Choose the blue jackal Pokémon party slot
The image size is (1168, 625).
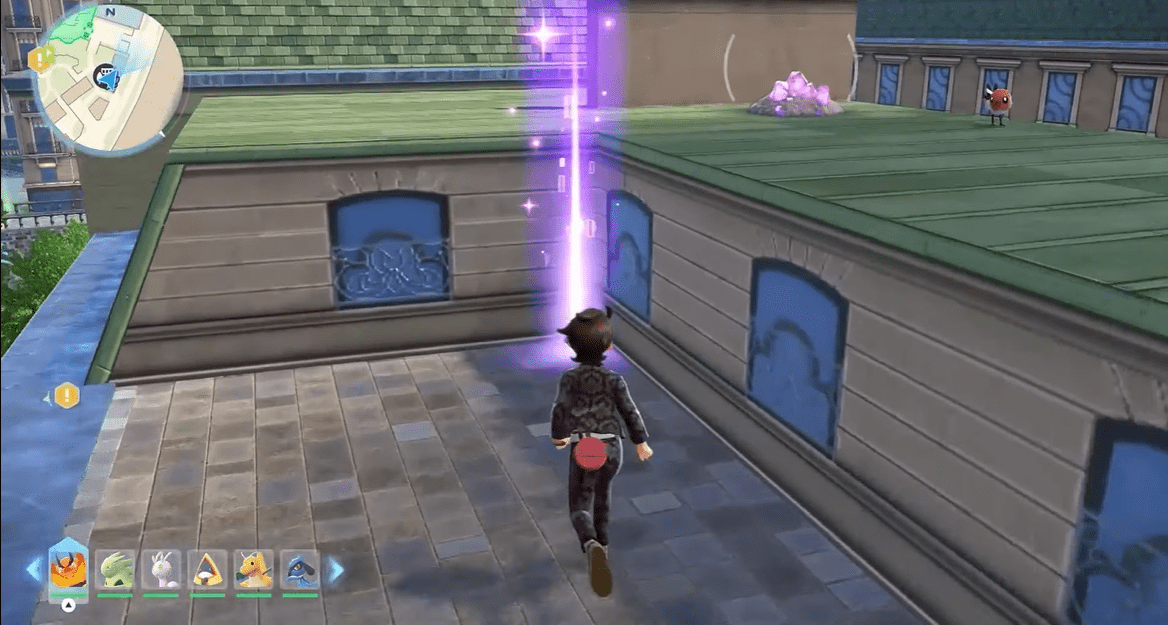click(x=299, y=570)
